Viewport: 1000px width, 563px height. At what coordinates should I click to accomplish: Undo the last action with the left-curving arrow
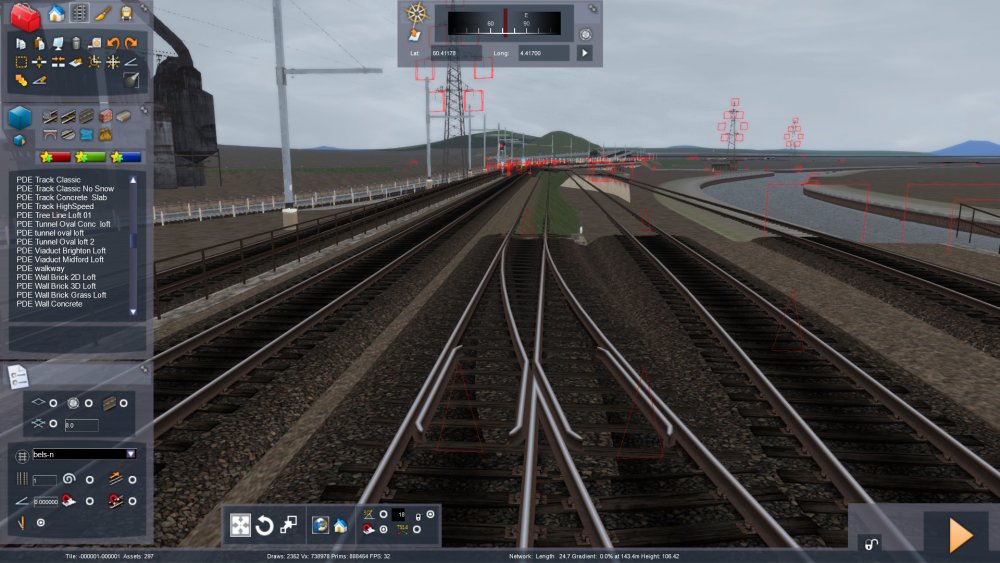click(x=113, y=43)
